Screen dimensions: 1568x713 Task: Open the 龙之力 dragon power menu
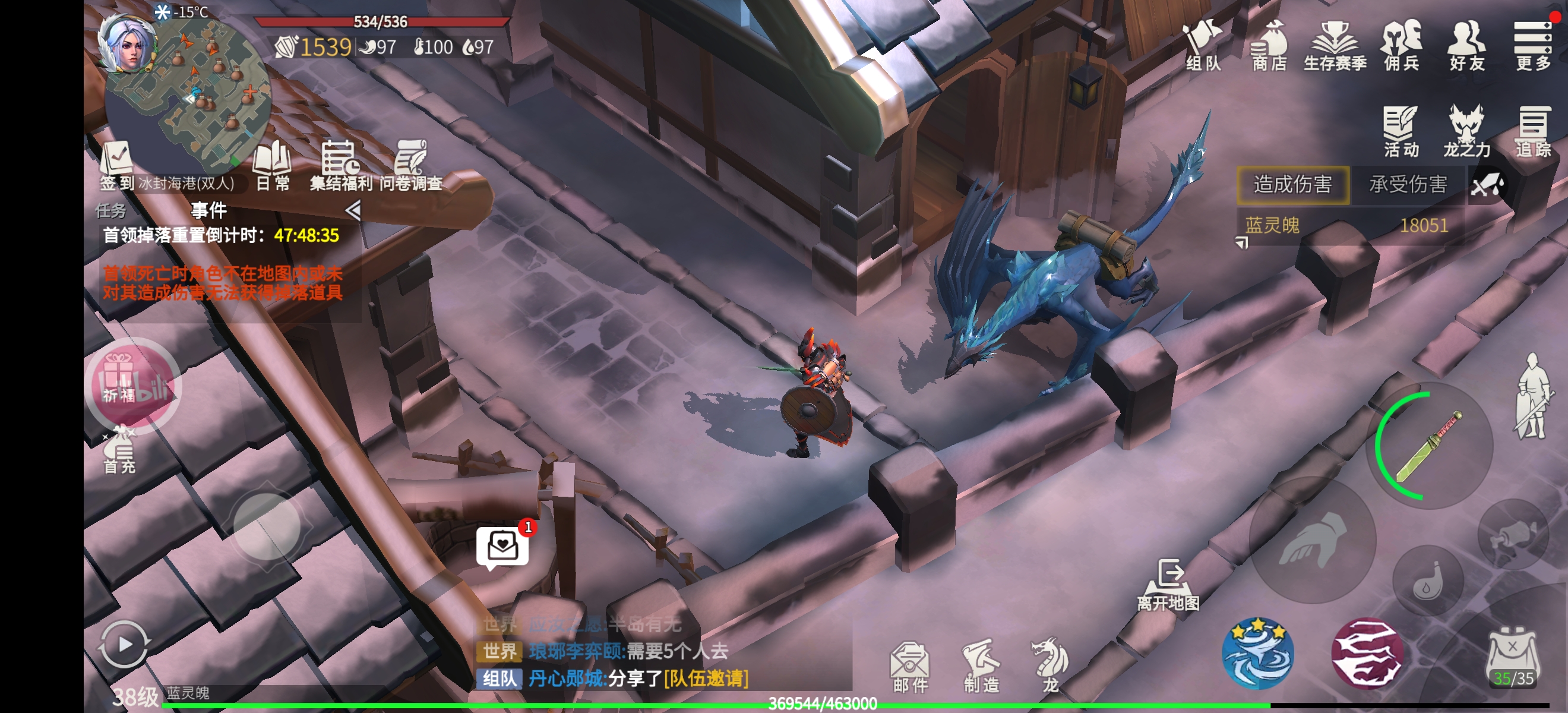(1466, 131)
